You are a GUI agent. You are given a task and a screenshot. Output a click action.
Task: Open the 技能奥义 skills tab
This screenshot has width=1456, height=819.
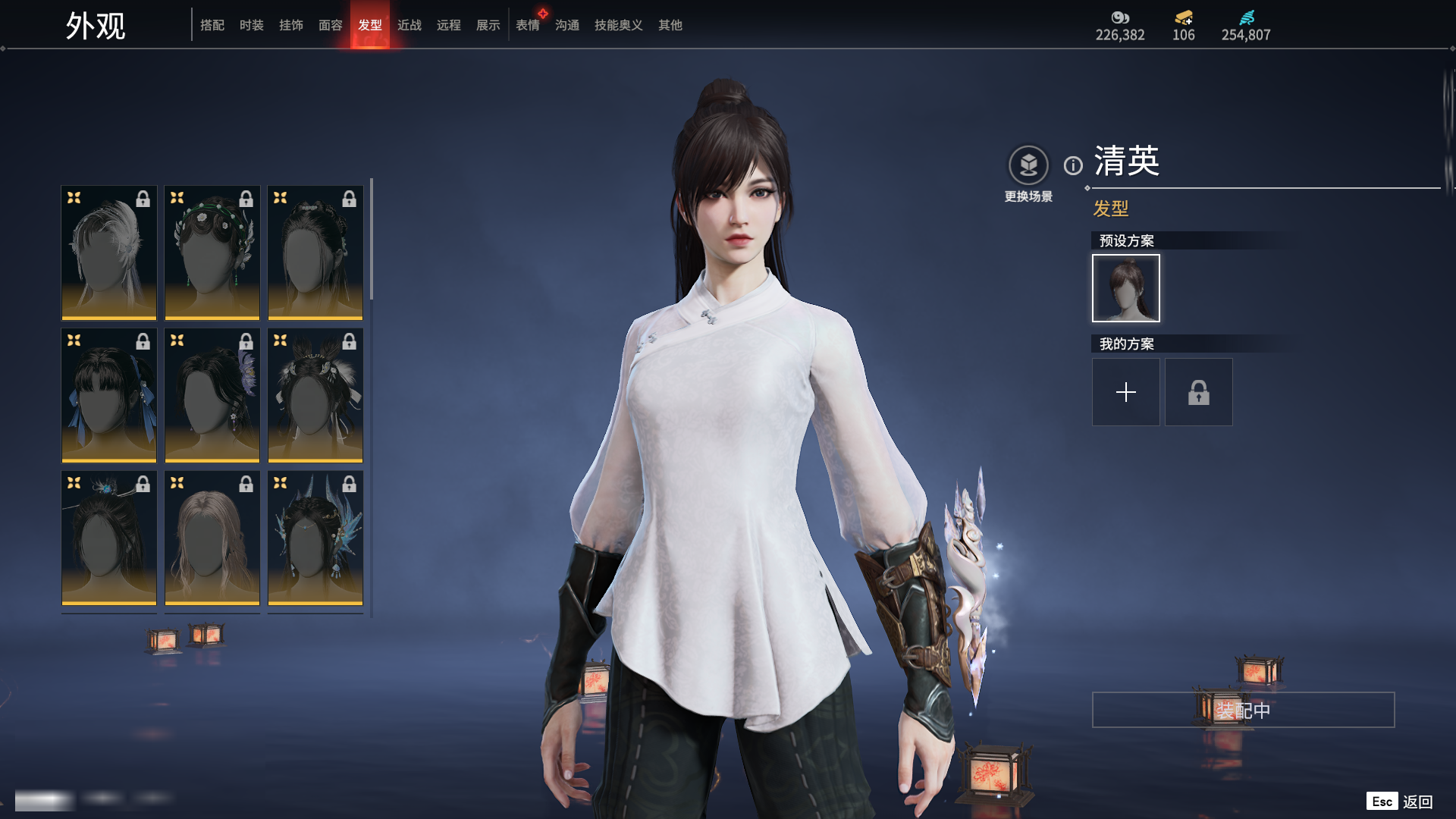pos(619,25)
